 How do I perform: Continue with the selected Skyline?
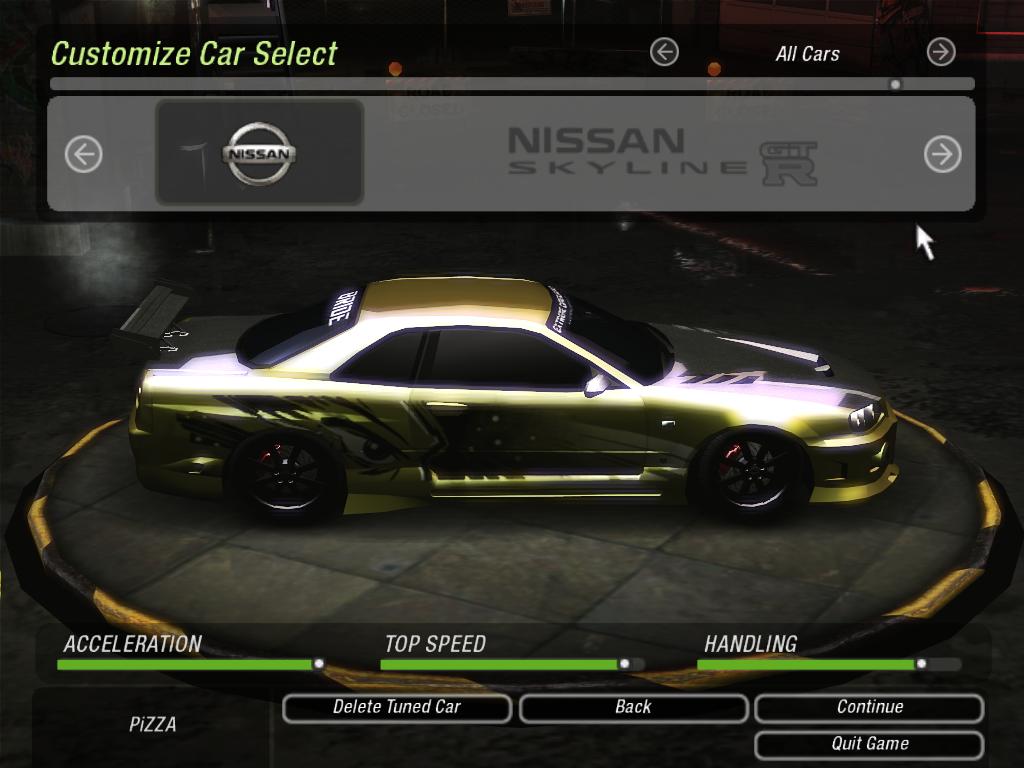coord(869,708)
